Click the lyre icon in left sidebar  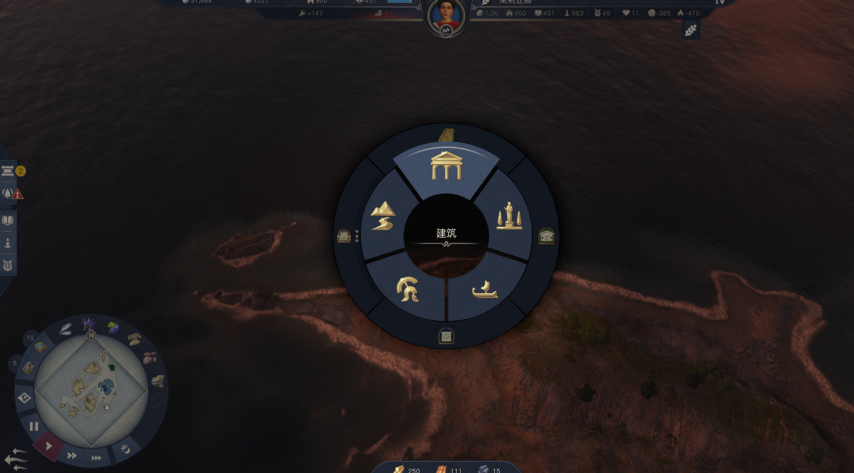(8, 266)
